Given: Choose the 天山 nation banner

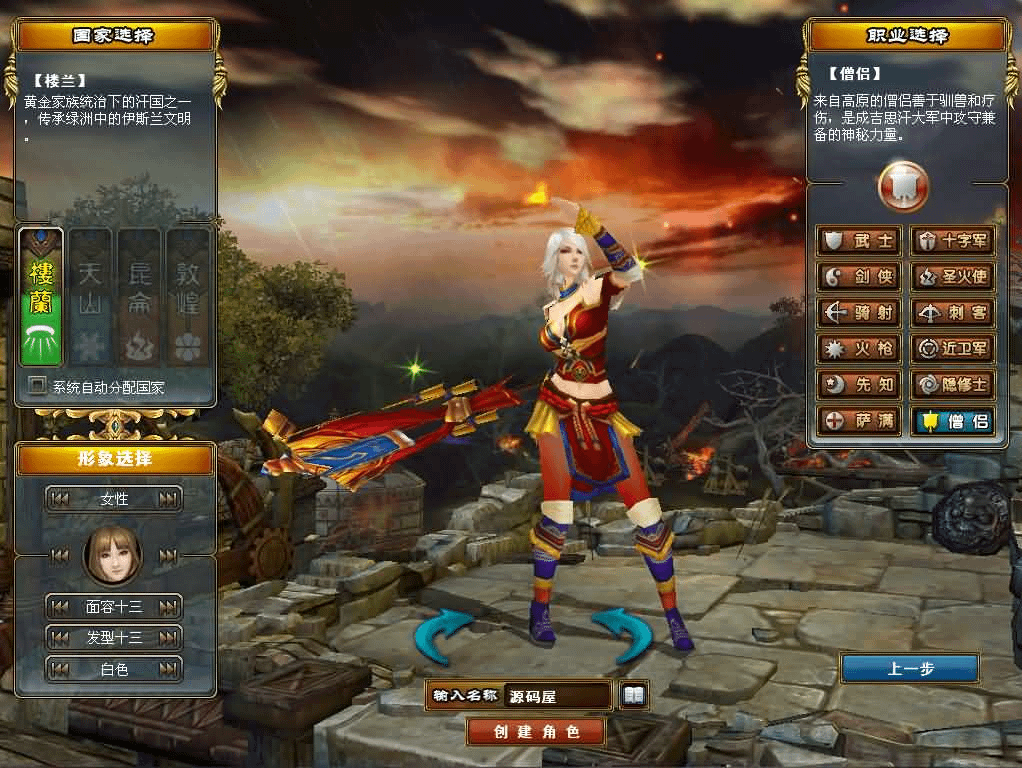Looking at the screenshot, I should click(90, 298).
